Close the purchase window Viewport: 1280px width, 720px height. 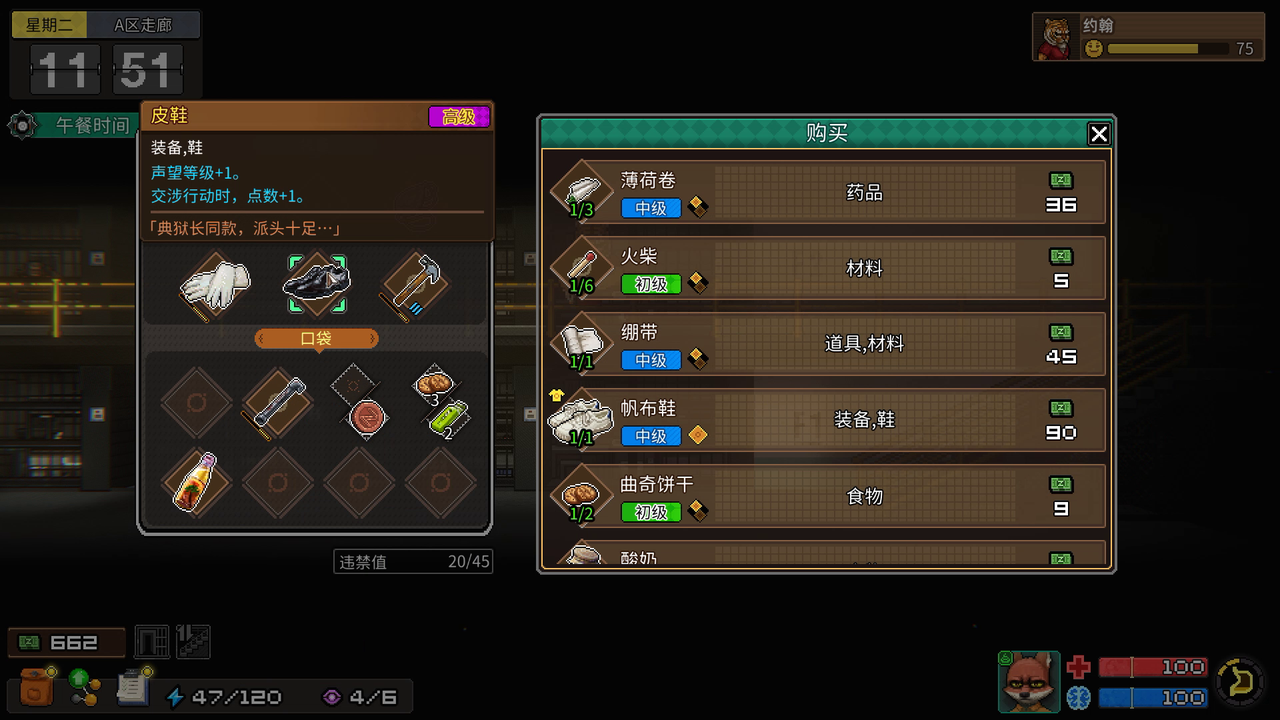coord(1098,134)
